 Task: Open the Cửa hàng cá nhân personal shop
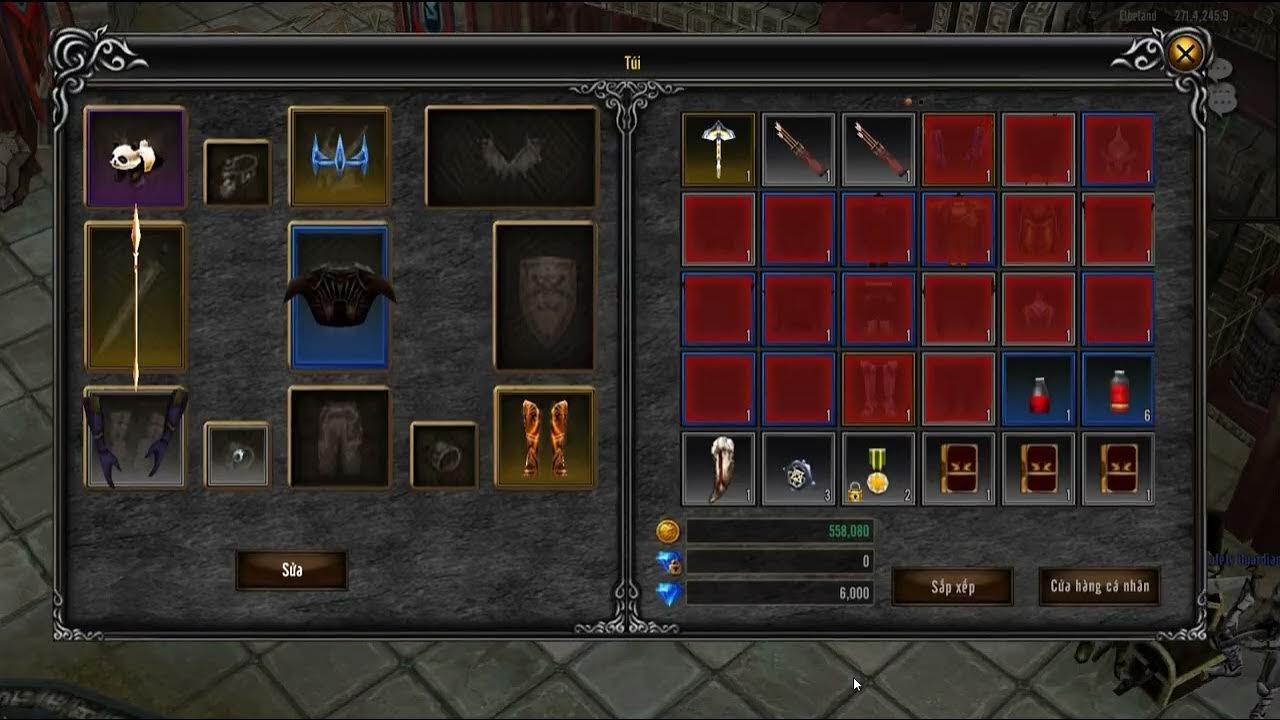pyautogui.click(x=1098, y=589)
